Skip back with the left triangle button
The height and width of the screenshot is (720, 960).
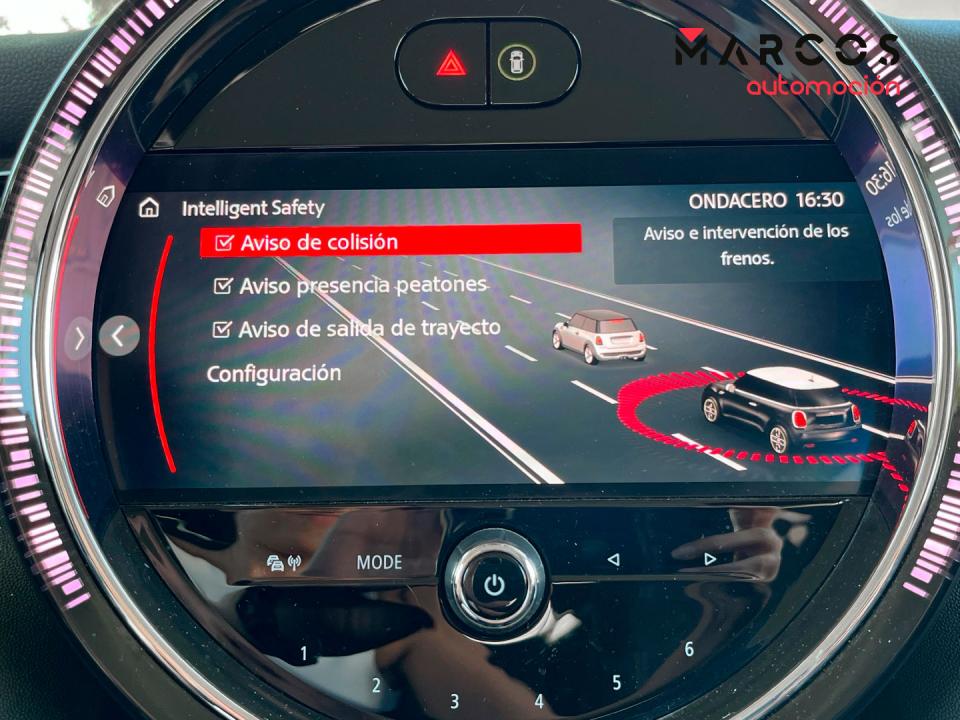point(613,560)
